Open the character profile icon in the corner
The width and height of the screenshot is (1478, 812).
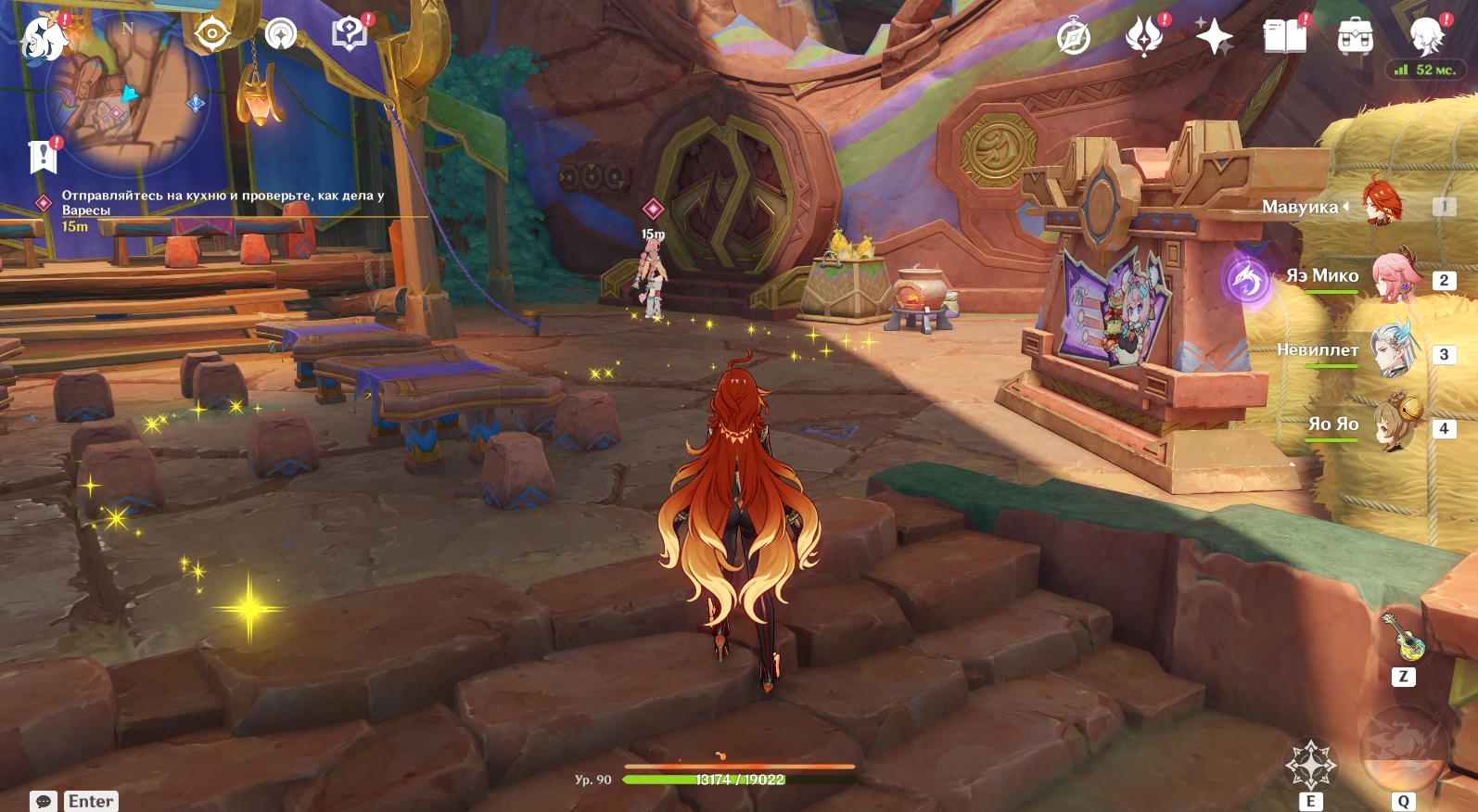pyautogui.click(x=1426, y=36)
